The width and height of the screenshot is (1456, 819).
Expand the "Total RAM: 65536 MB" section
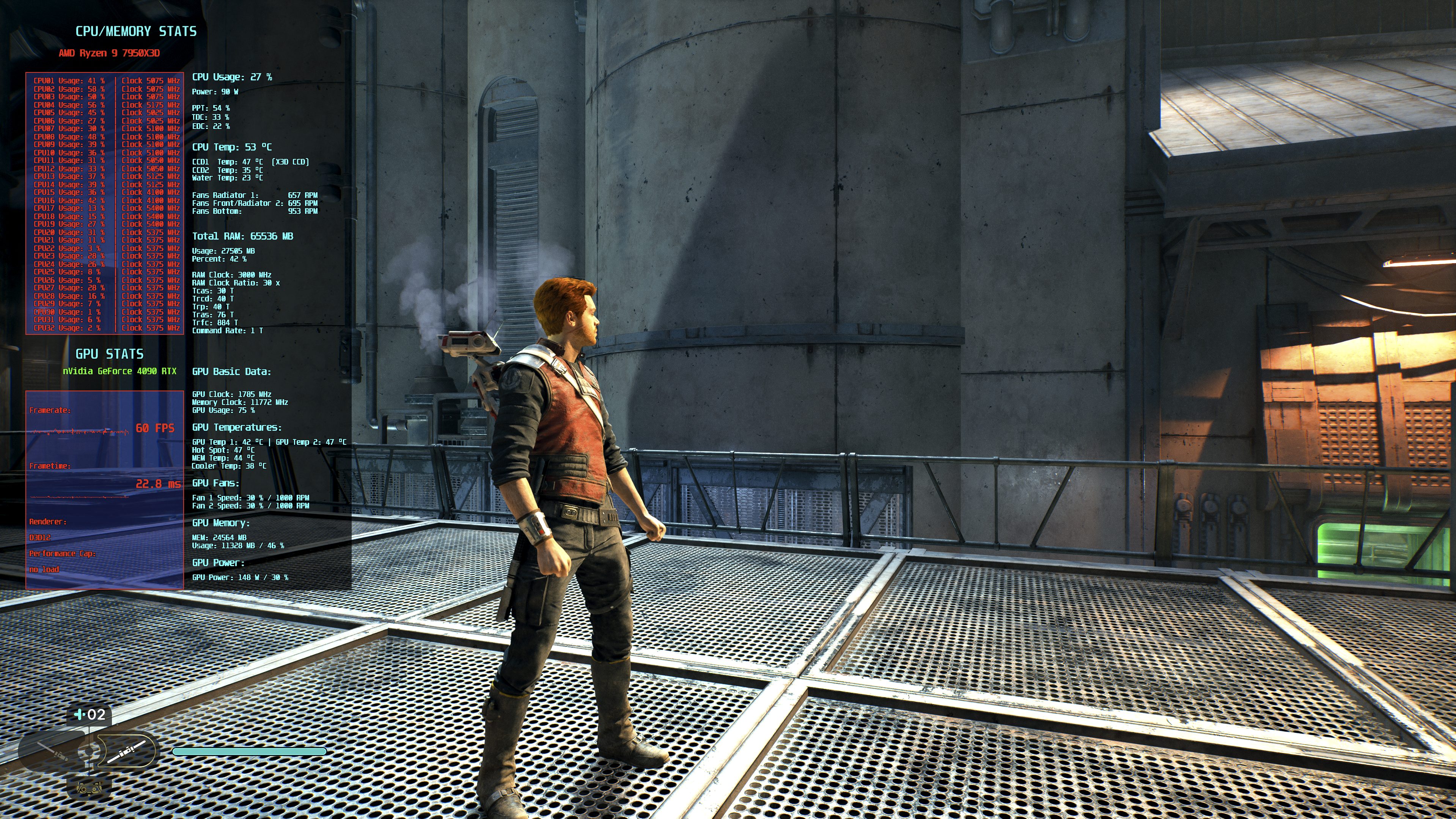[x=243, y=236]
